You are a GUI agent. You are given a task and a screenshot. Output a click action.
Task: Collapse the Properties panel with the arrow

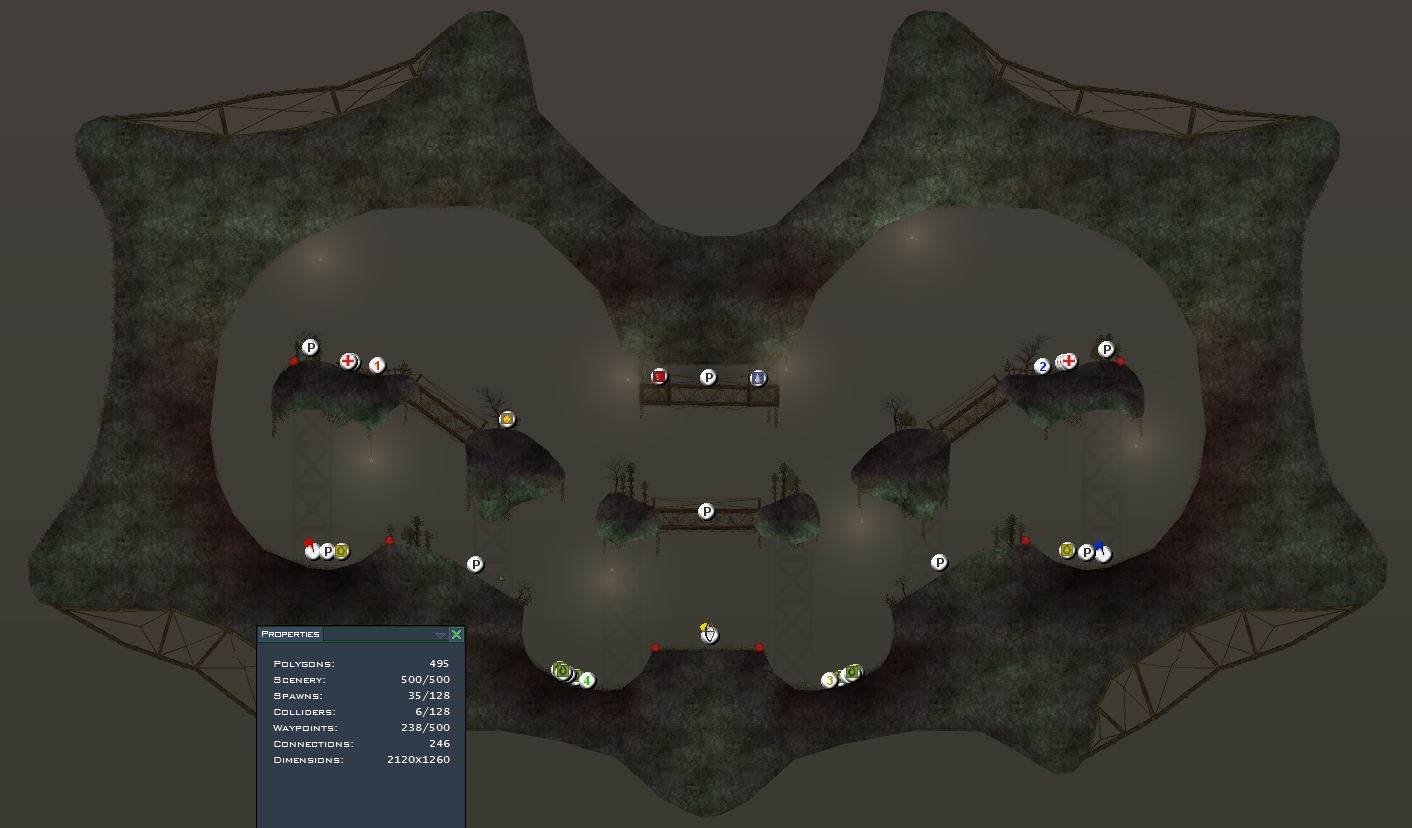tap(440, 635)
